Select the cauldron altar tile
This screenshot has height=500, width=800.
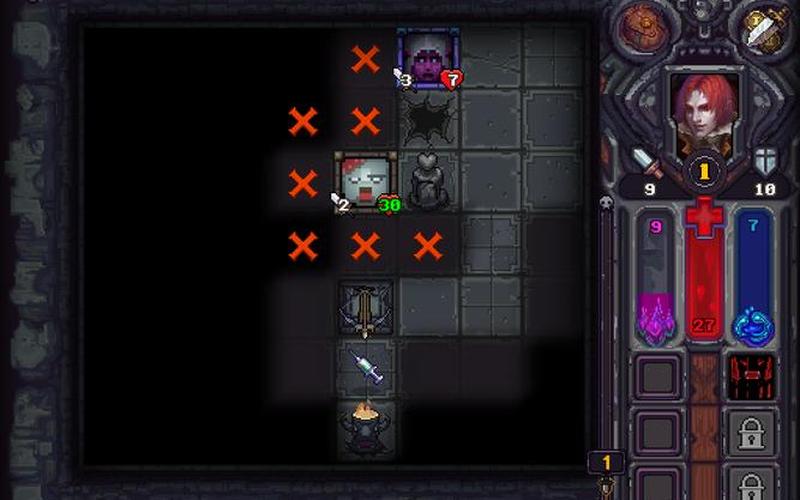pyautogui.click(x=365, y=430)
